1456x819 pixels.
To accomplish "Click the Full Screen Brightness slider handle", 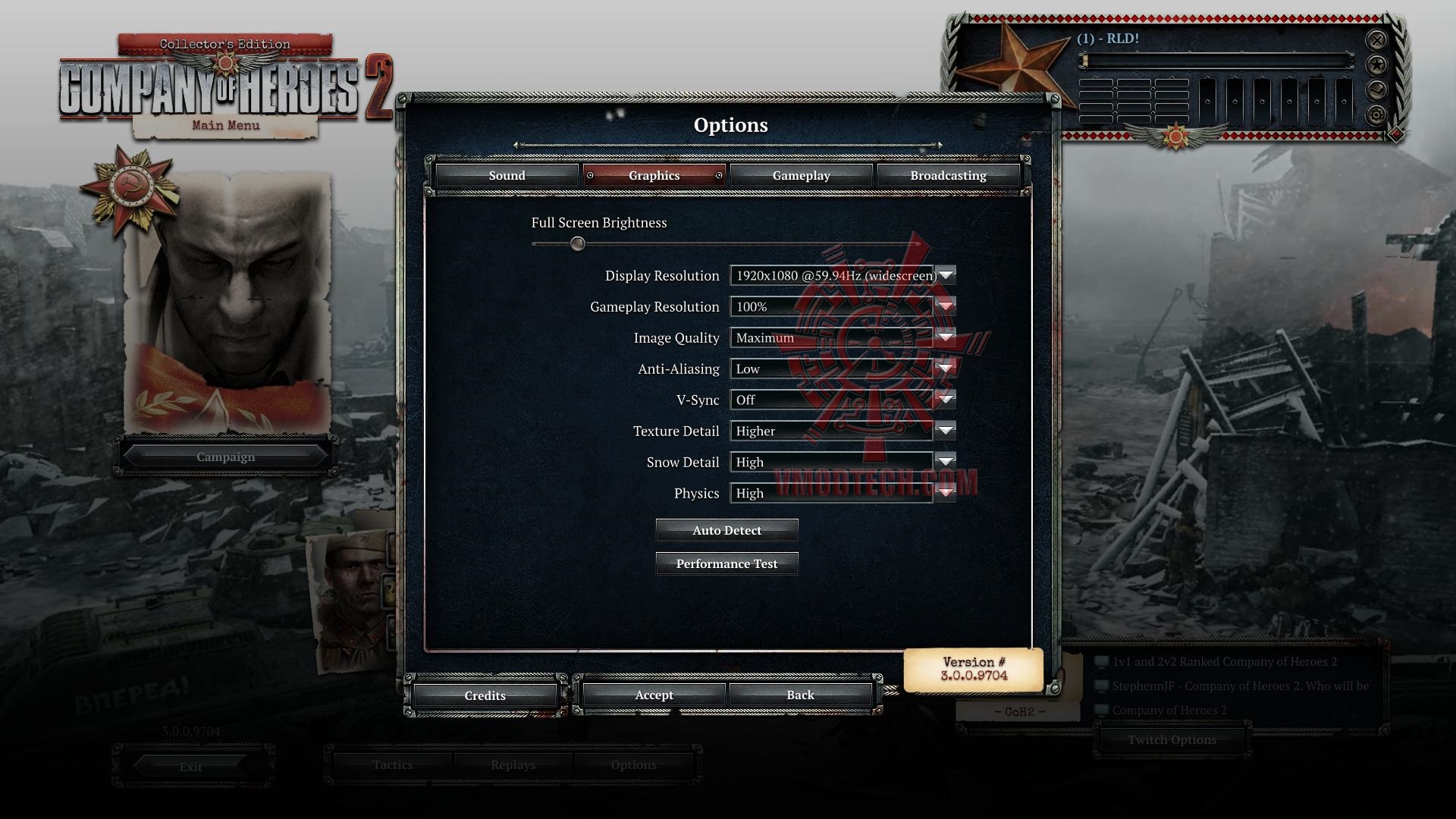I will (578, 243).
